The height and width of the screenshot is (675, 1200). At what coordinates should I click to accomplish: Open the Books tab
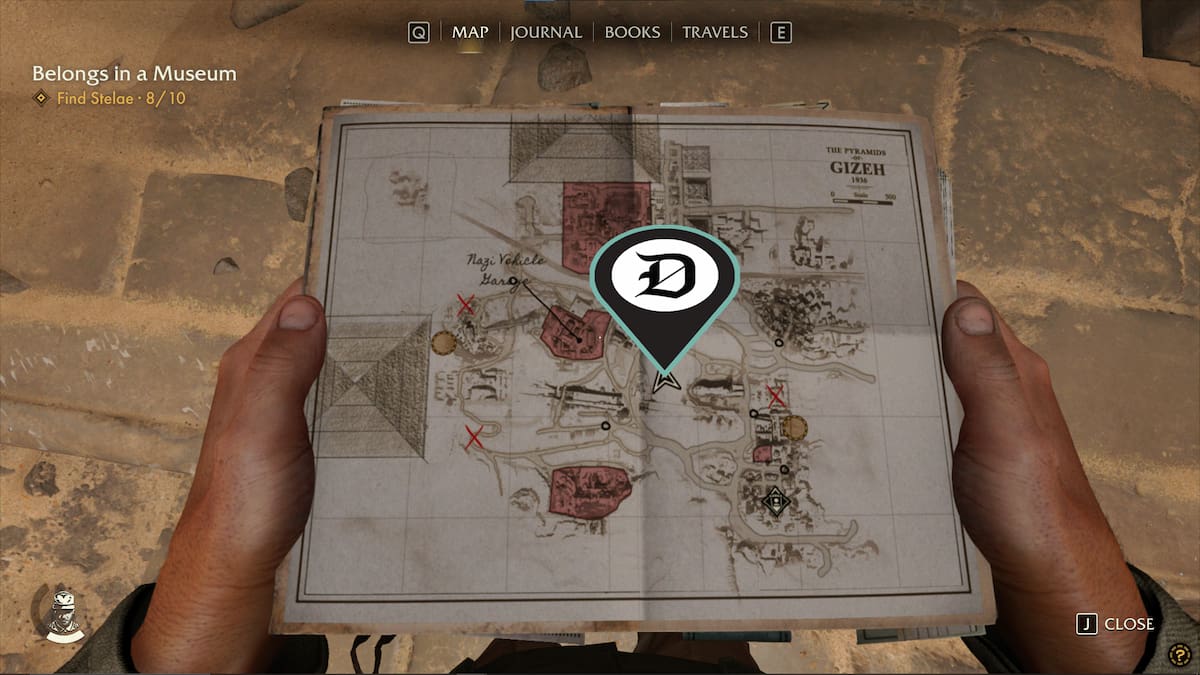[x=632, y=32]
